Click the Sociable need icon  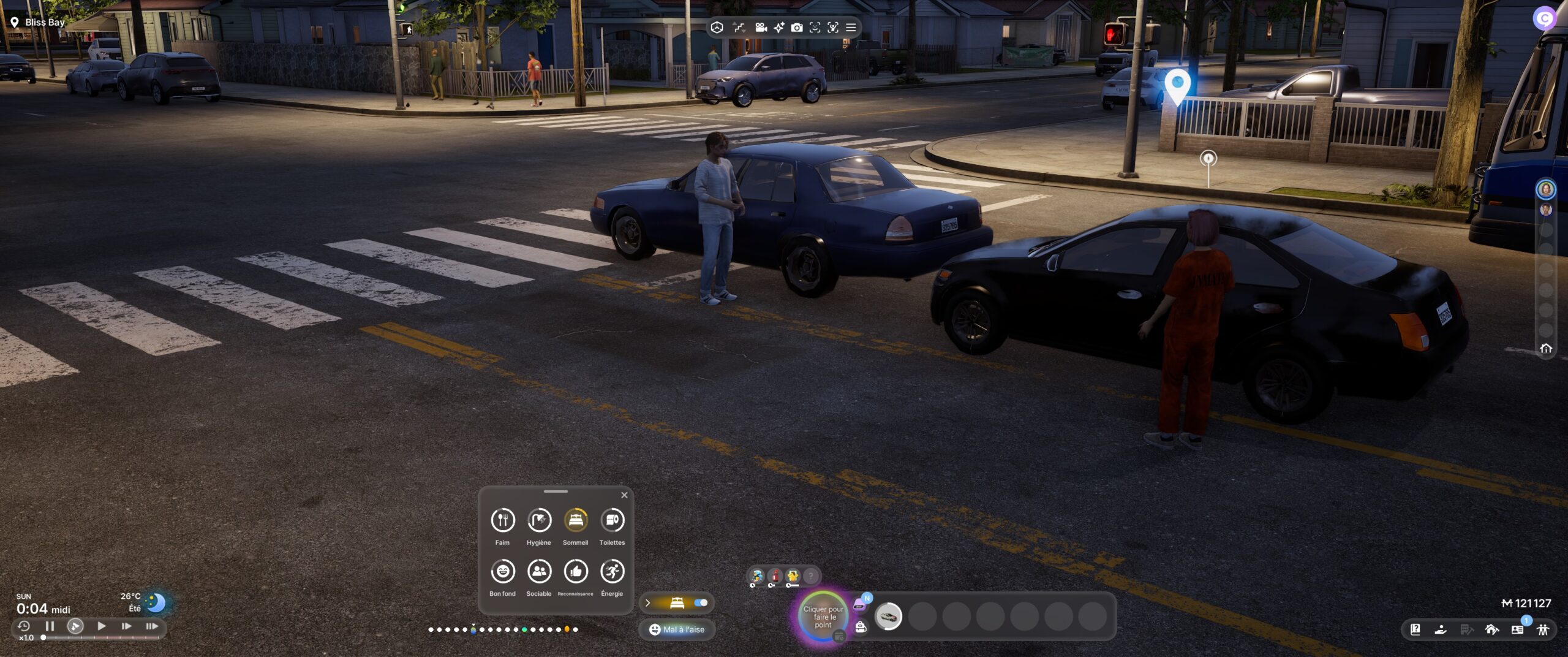(x=539, y=572)
